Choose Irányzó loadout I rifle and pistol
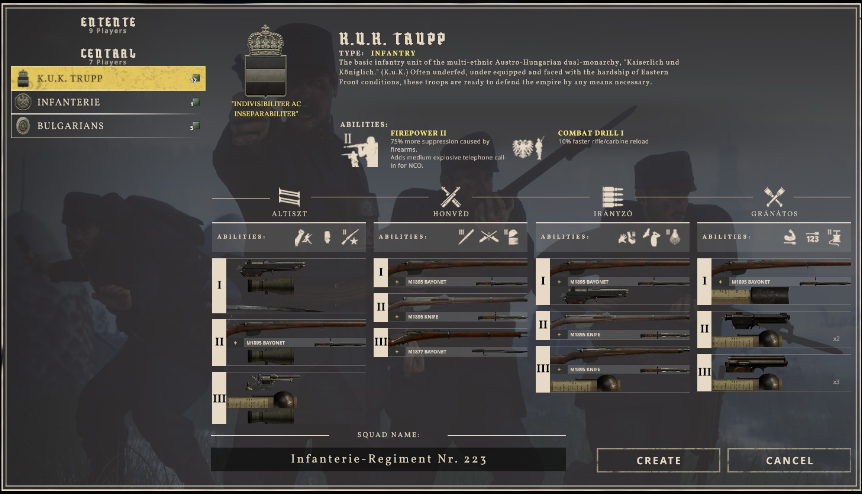 click(620, 282)
